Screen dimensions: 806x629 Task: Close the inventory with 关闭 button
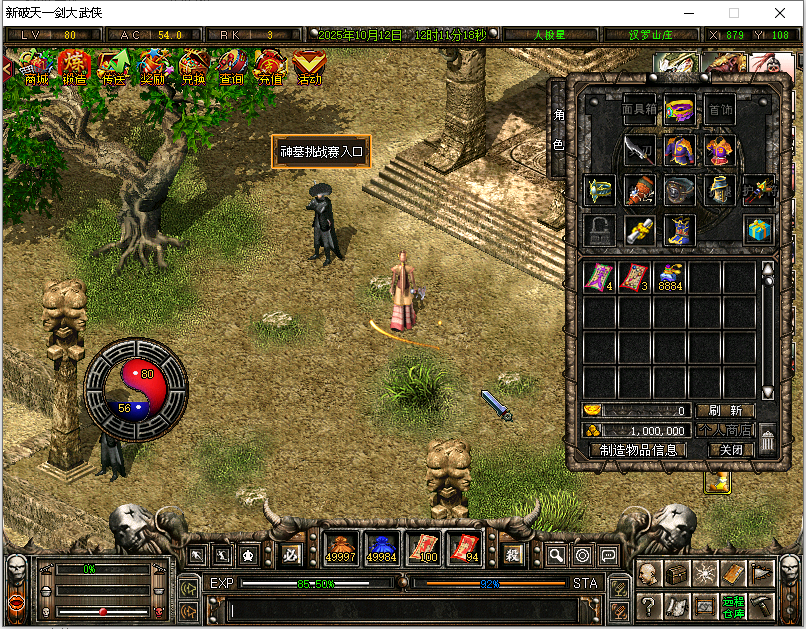point(731,450)
